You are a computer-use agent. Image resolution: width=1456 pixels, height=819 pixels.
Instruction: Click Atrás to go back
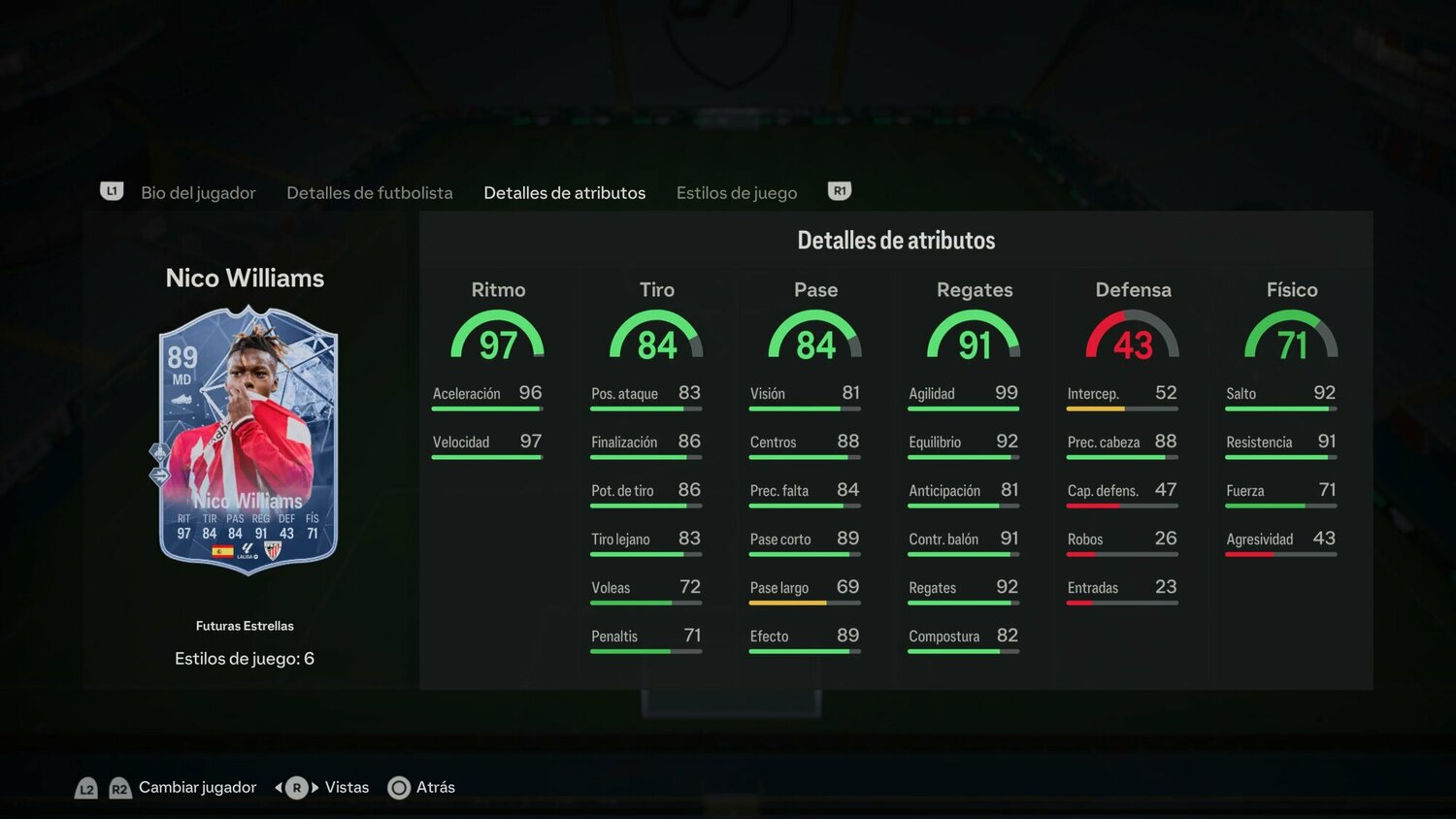(434, 787)
